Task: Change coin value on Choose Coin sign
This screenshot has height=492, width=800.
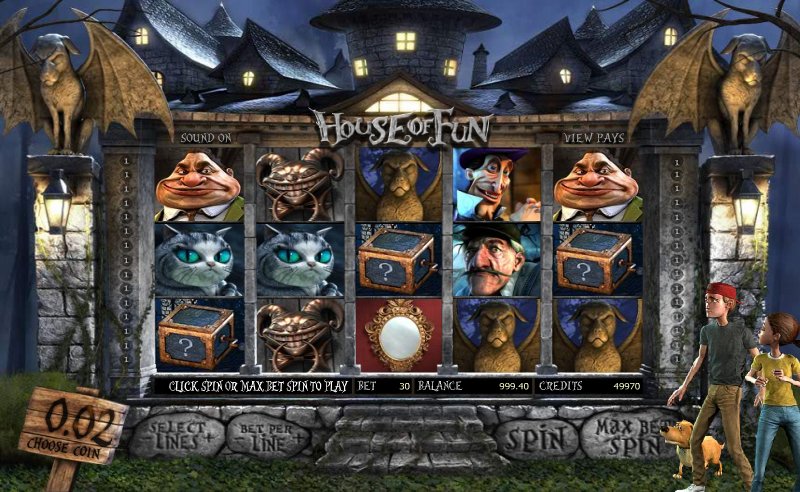Action: point(73,424)
